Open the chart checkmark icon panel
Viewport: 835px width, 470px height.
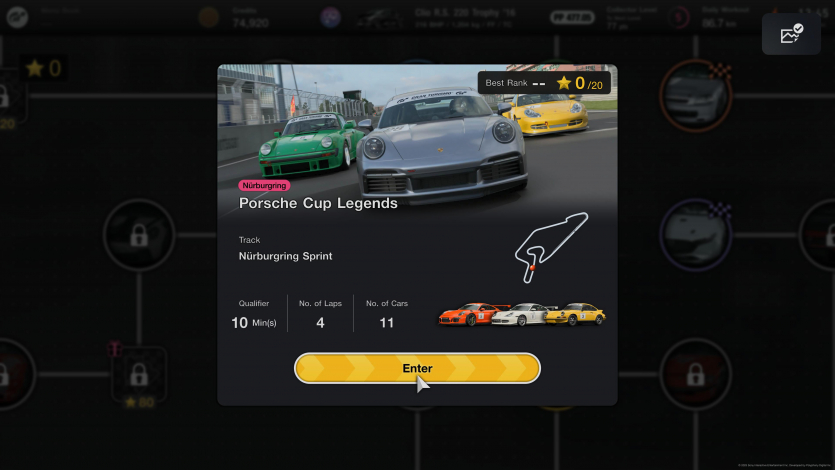(791, 34)
